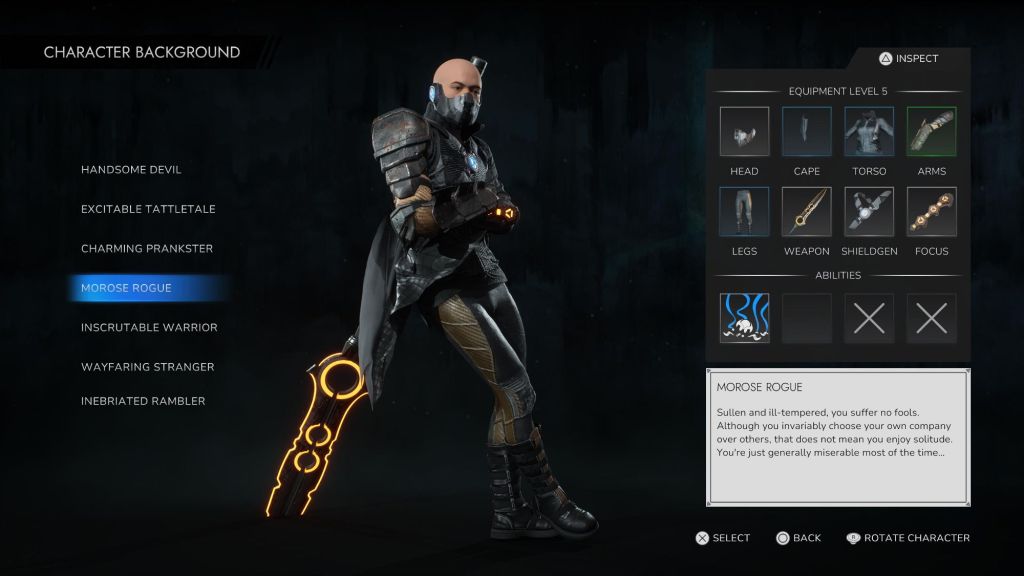The image size is (1024, 576).
Task: Click the Focus equipment slot
Action: pyautogui.click(x=931, y=212)
